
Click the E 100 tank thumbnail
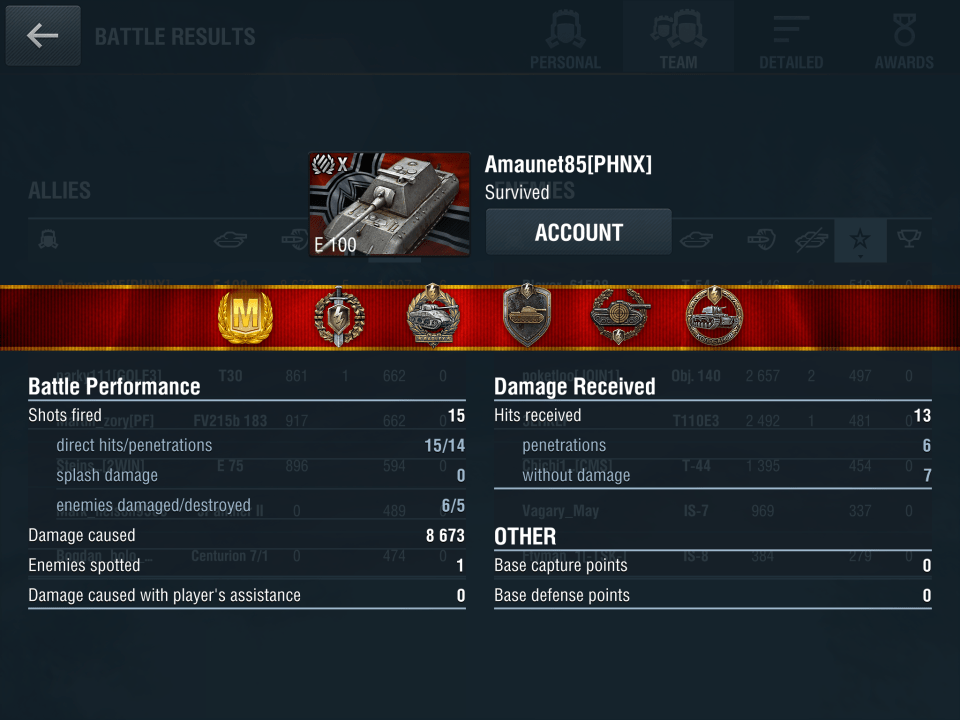click(x=390, y=204)
